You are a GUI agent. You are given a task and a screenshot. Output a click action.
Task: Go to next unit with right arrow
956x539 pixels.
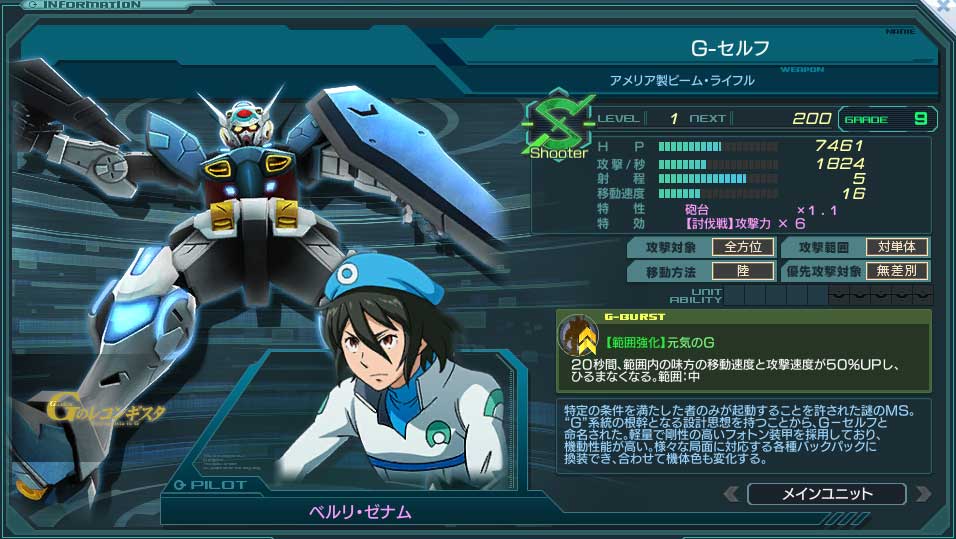(x=922, y=494)
